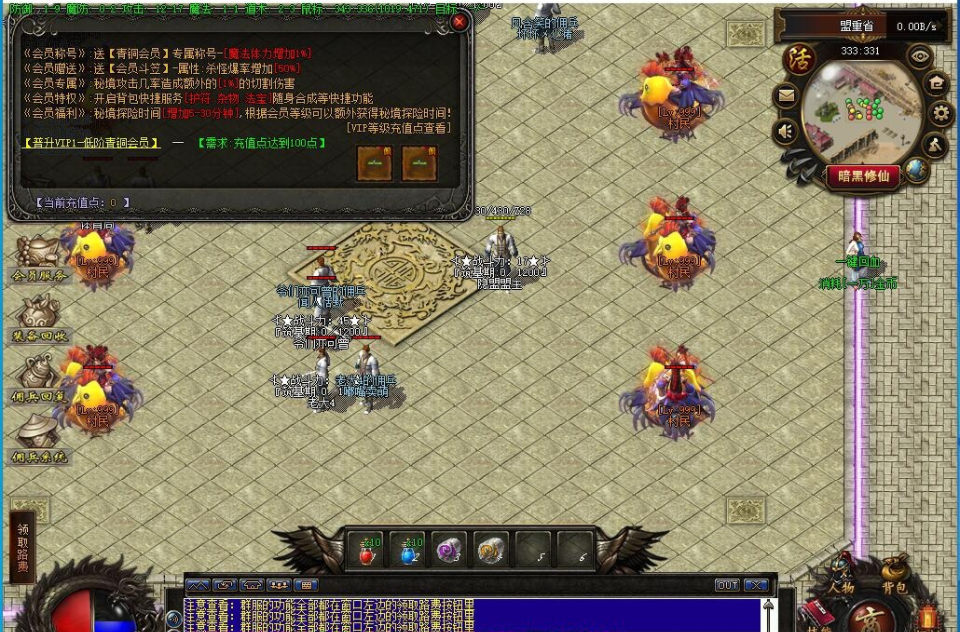The height and width of the screenshot is (632, 960).
Task: Open the 活 activity icon
Action: [798, 58]
